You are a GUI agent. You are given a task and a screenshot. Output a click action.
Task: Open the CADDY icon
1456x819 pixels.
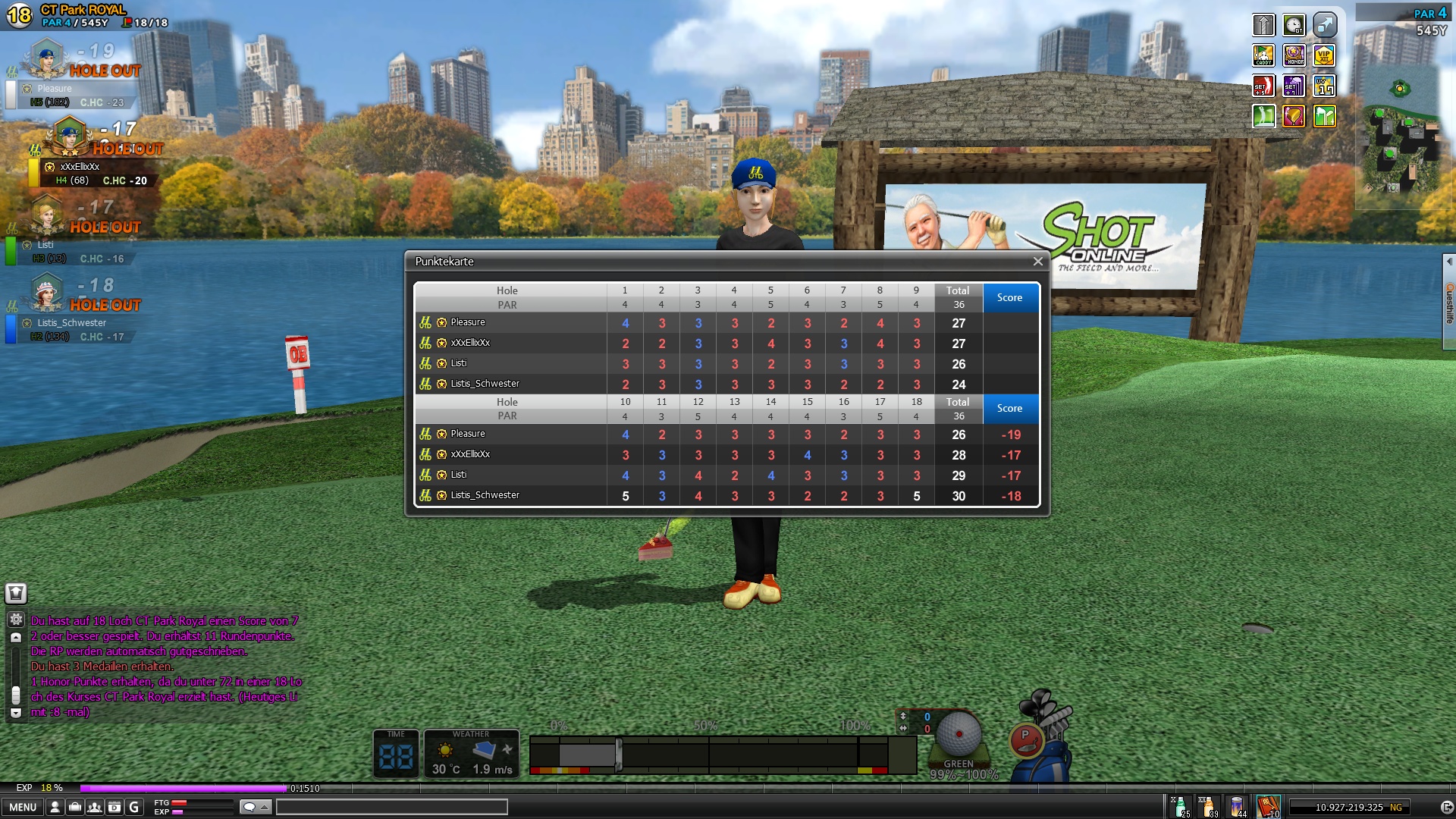(x=1263, y=55)
